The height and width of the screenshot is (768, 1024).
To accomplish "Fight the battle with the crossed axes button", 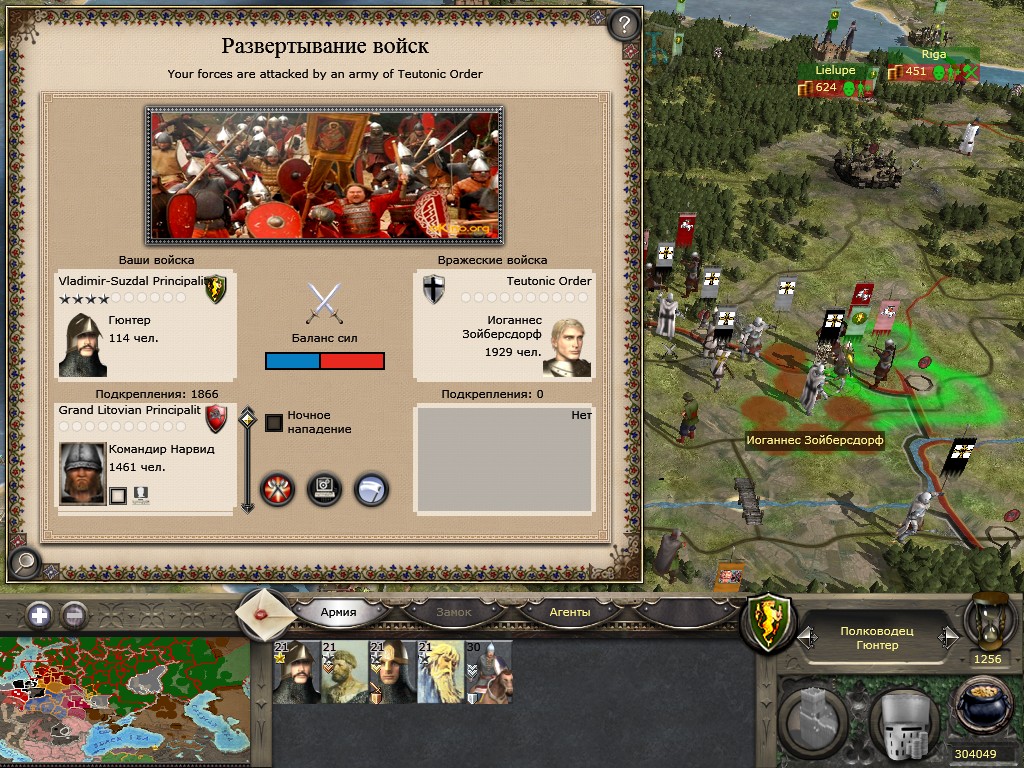I will 277,489.
